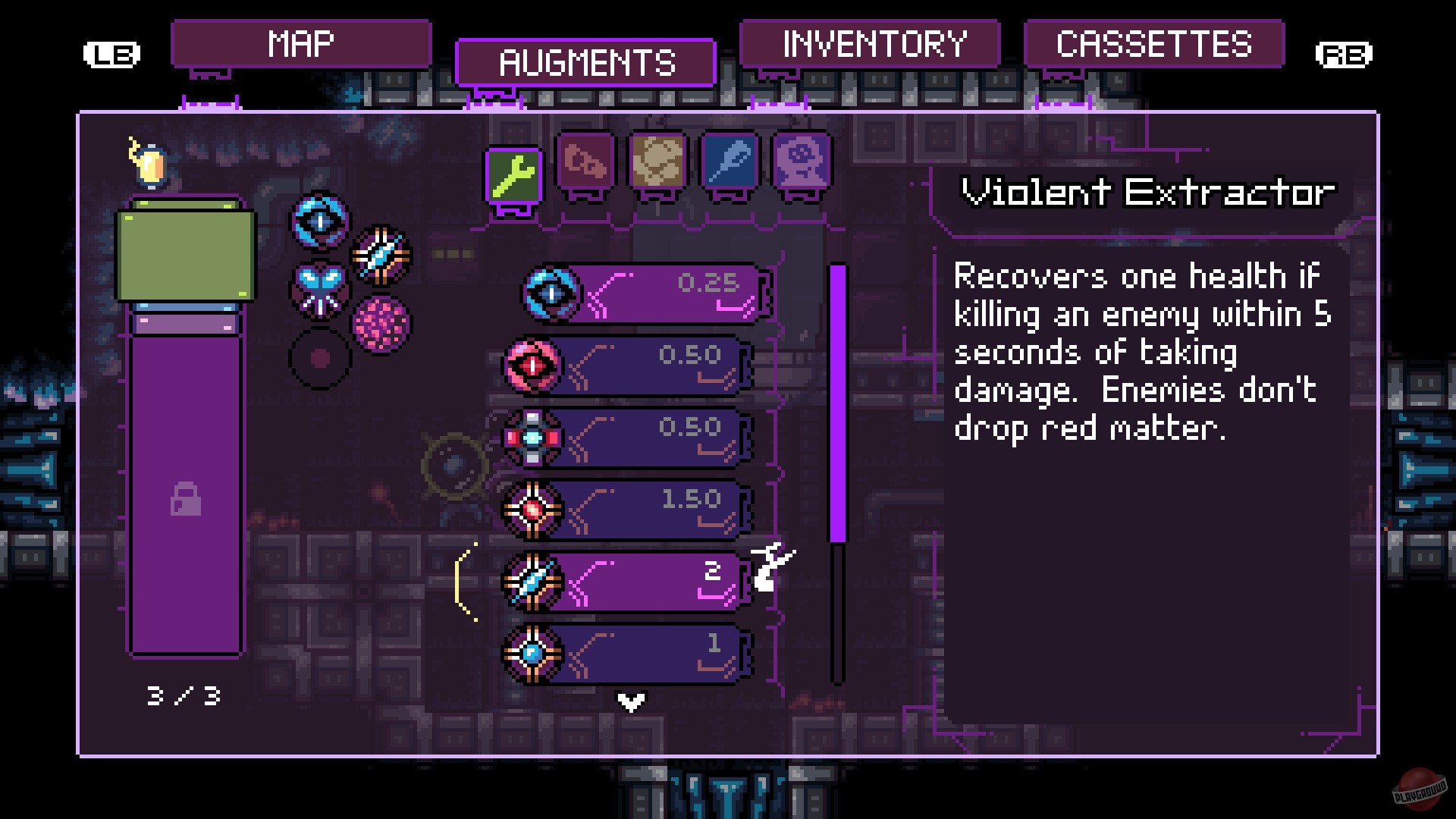Select the brown moth augment category tab
The image size is (1456, 819).
(658, 165)
